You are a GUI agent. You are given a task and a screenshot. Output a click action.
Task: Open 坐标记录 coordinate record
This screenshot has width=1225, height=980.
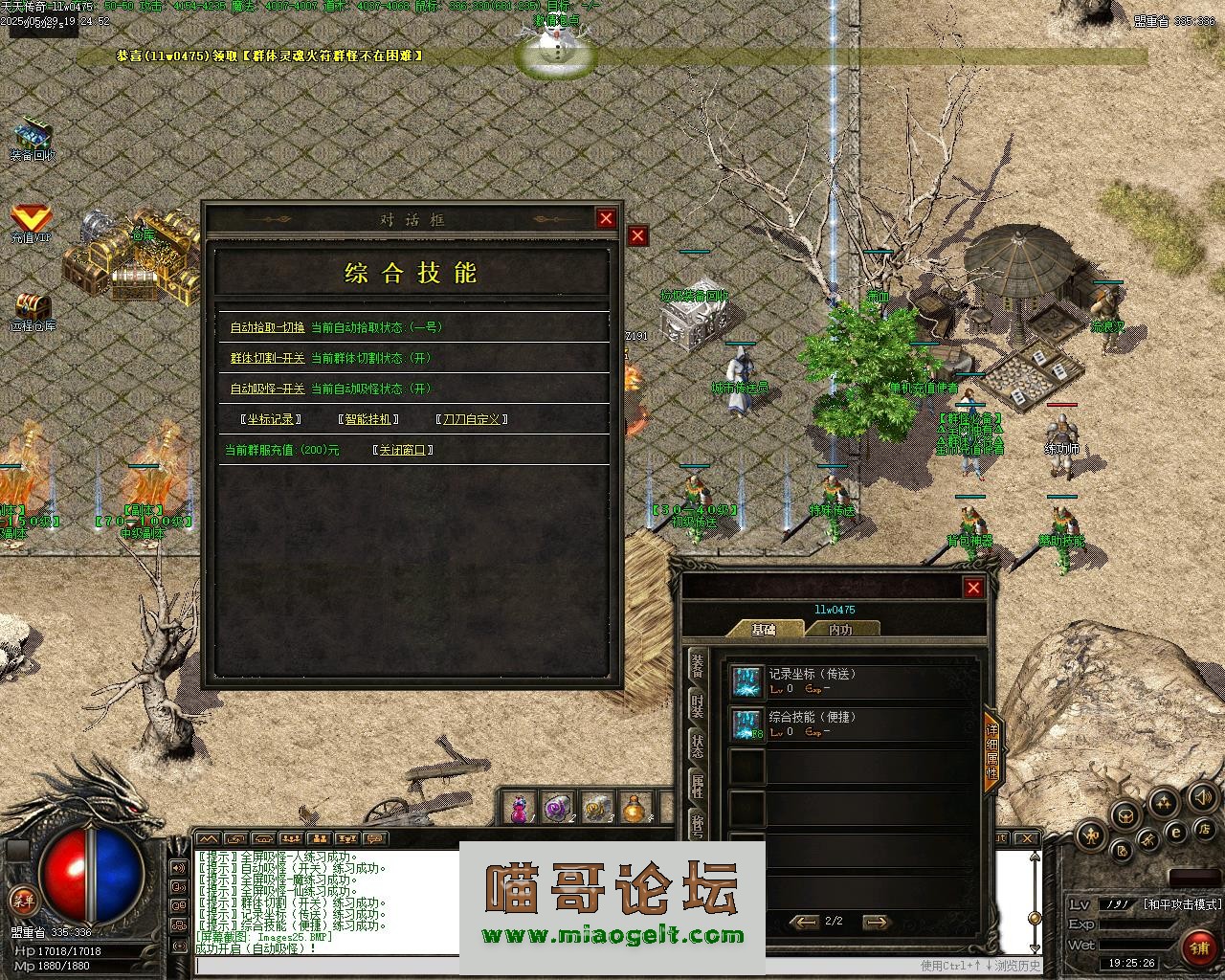click(272, 419)
